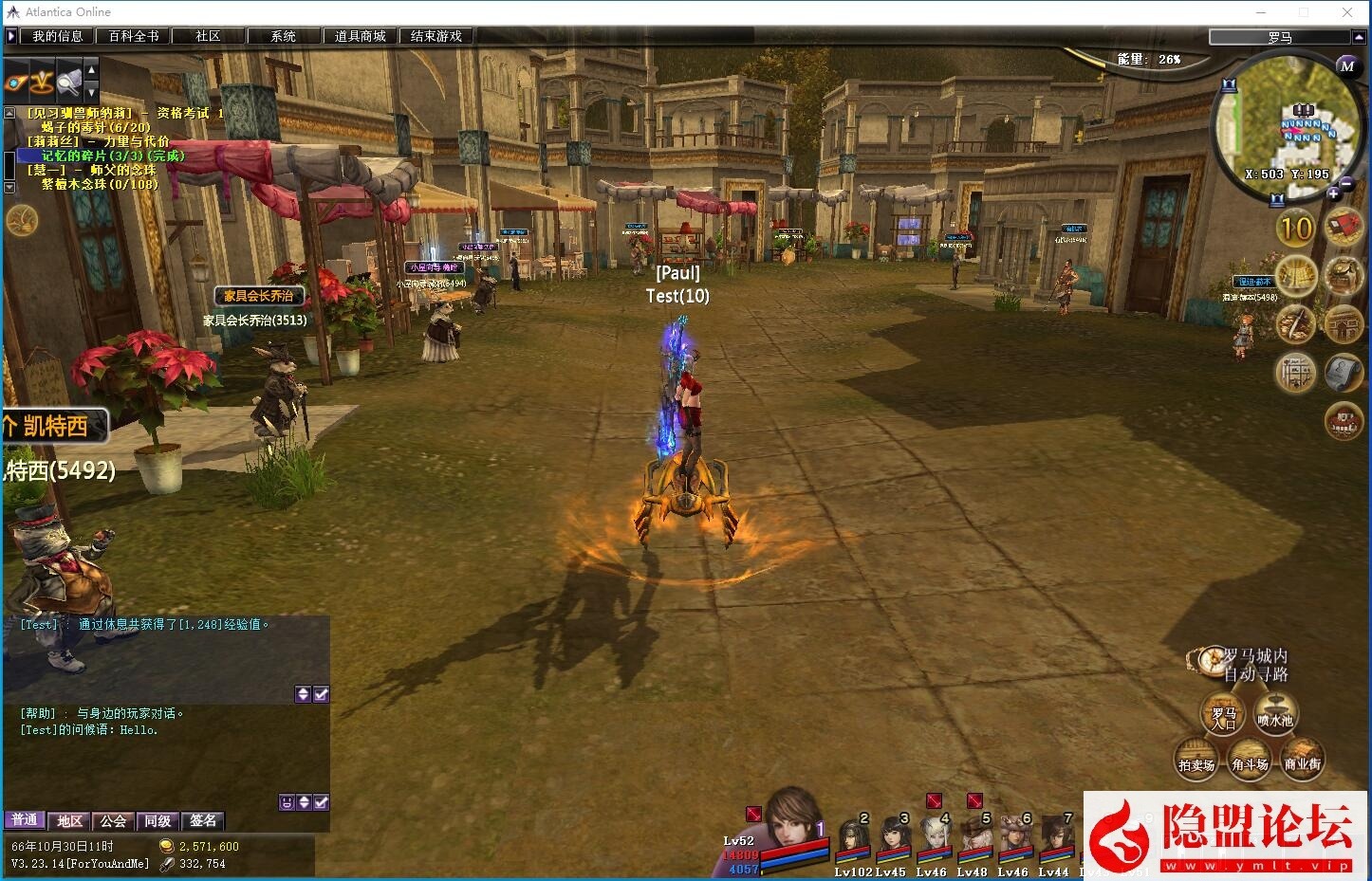
Task: Auto-path to 拍卖场 auction house
Action: pyautogui.click(x=1196, y=761)
